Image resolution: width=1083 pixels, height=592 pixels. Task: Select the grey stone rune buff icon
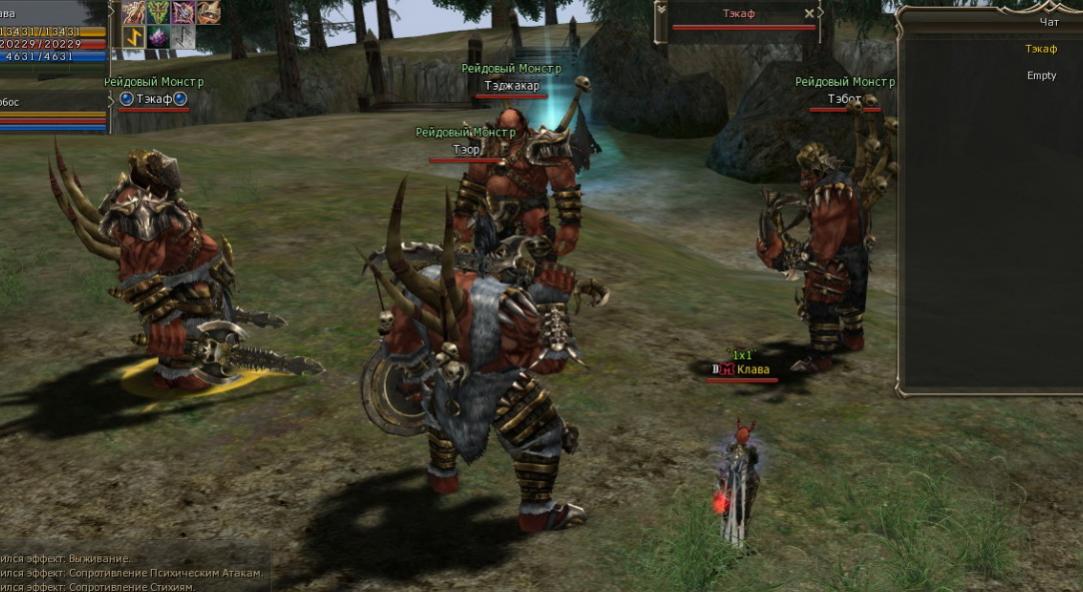[183, 37]
